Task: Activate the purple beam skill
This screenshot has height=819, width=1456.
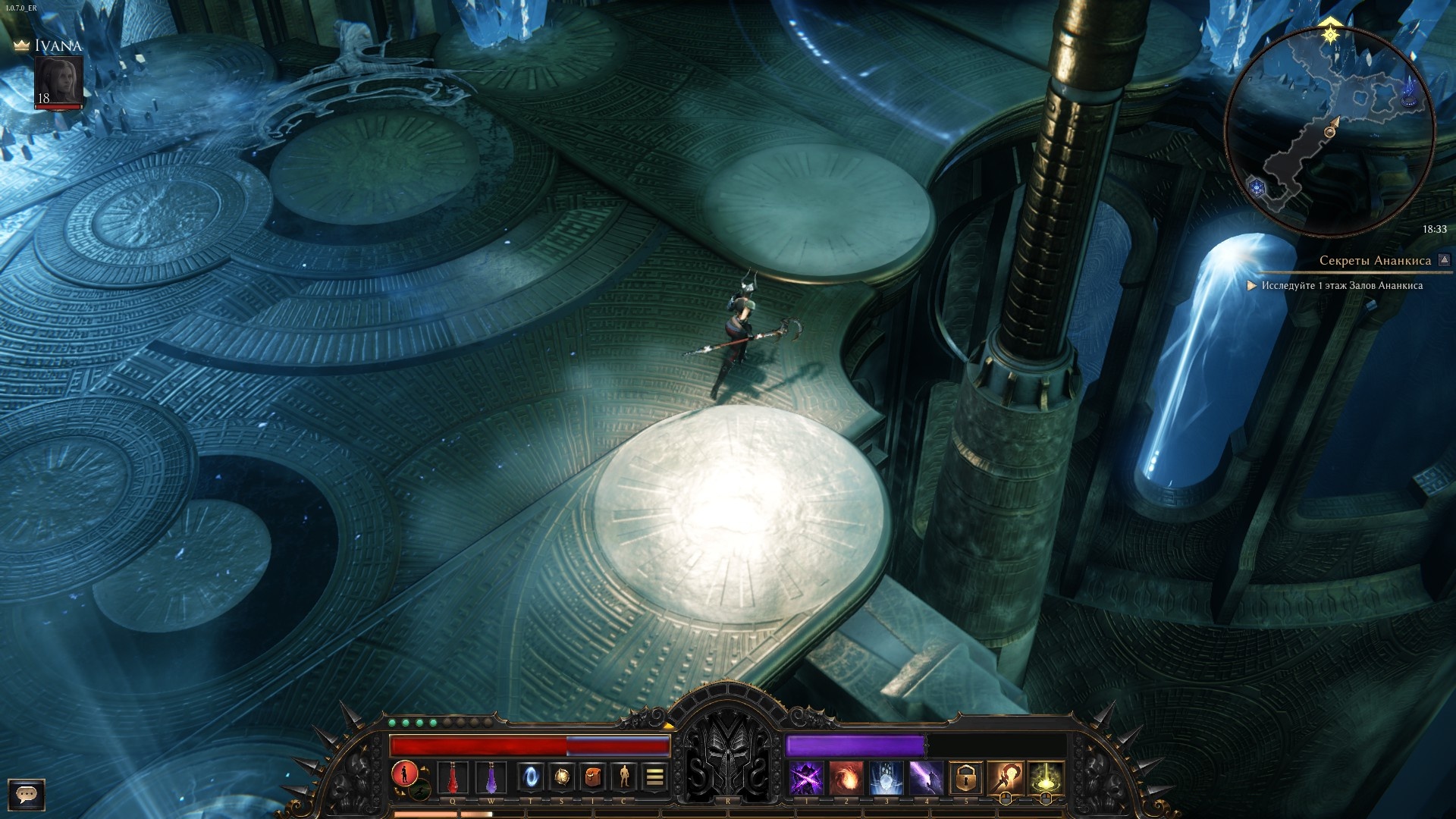Action: pyautogui.click(x=926, y=778)
